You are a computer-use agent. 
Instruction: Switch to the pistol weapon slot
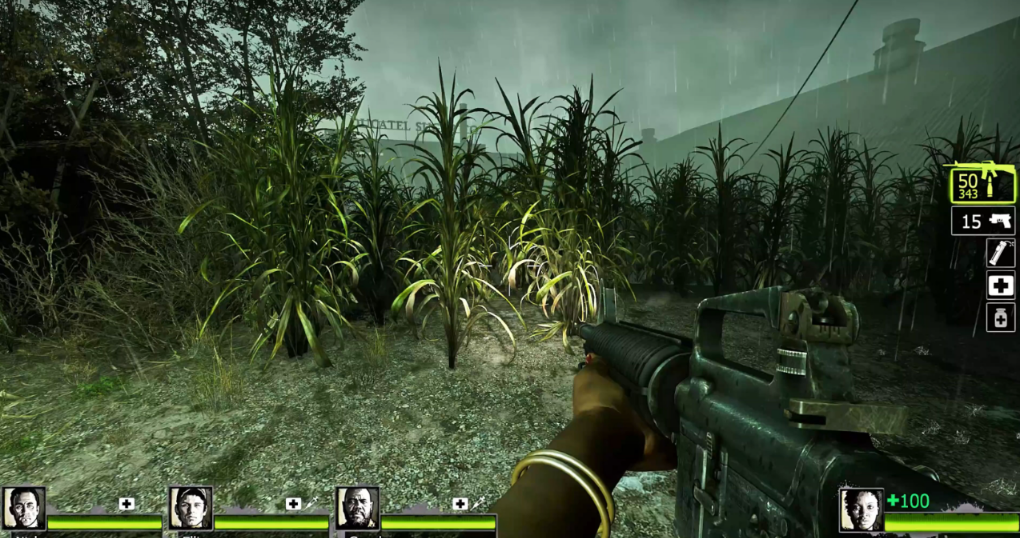click(982, 221)
